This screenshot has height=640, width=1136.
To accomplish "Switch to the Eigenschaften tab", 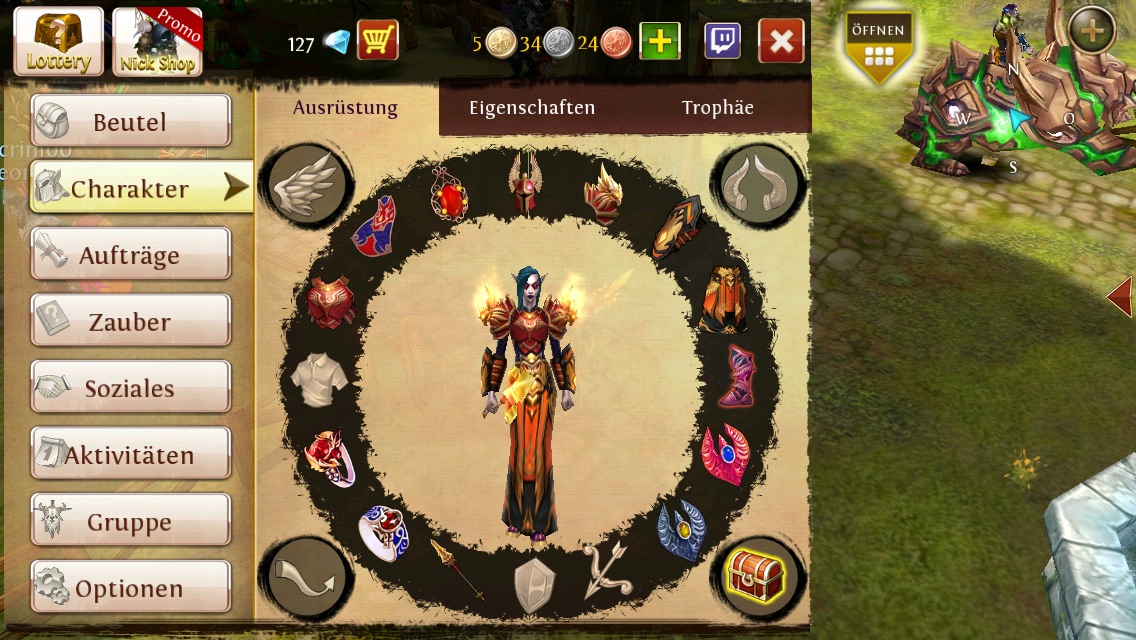I will (x=532, y=108).
